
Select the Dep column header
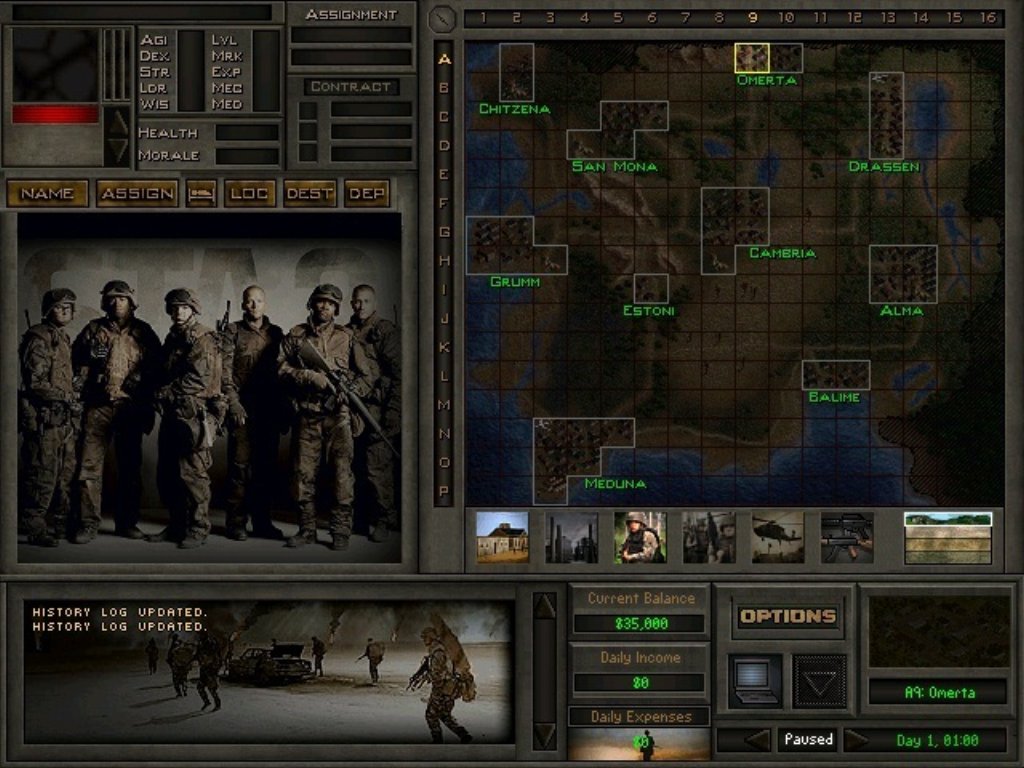coord(366,193)
